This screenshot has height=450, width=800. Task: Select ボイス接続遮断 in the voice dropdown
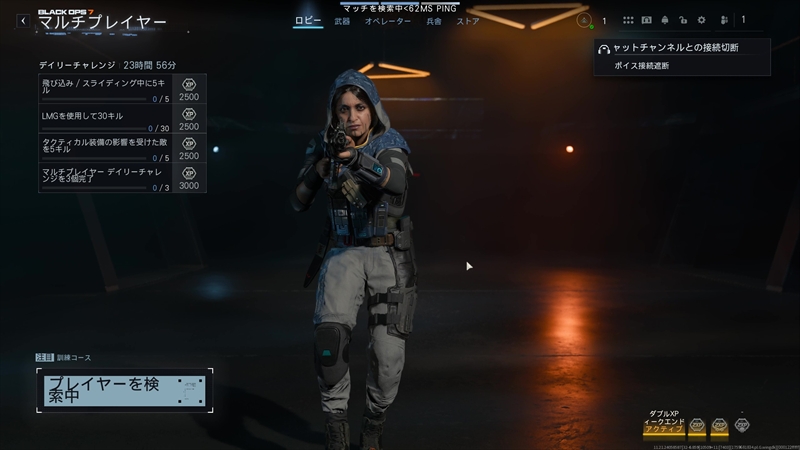[641, 66]
